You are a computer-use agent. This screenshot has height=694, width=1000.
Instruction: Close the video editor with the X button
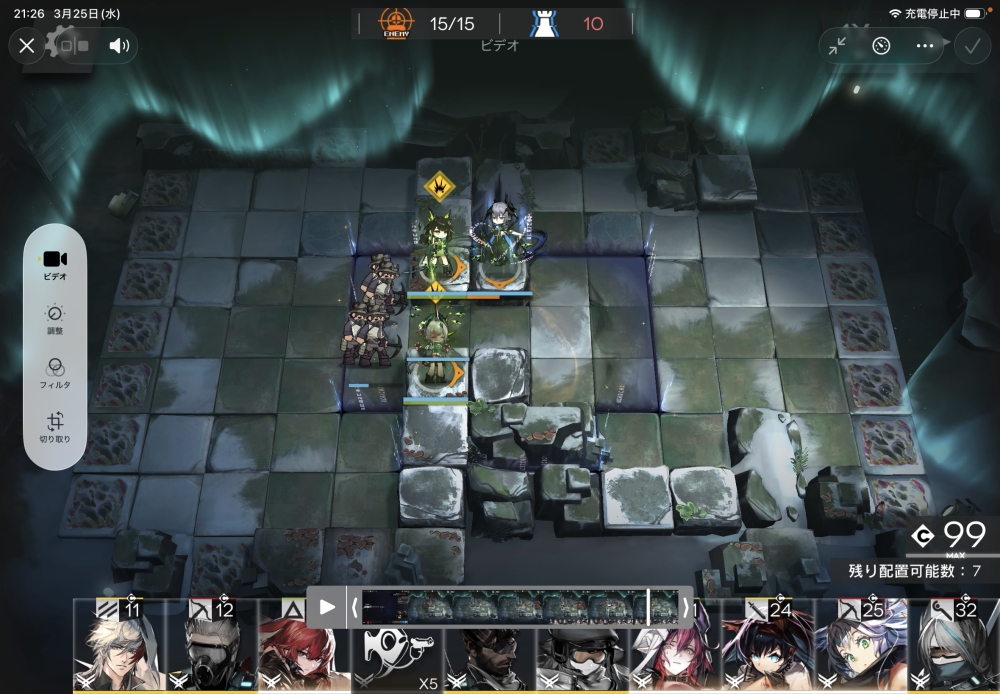pos(27,45)
